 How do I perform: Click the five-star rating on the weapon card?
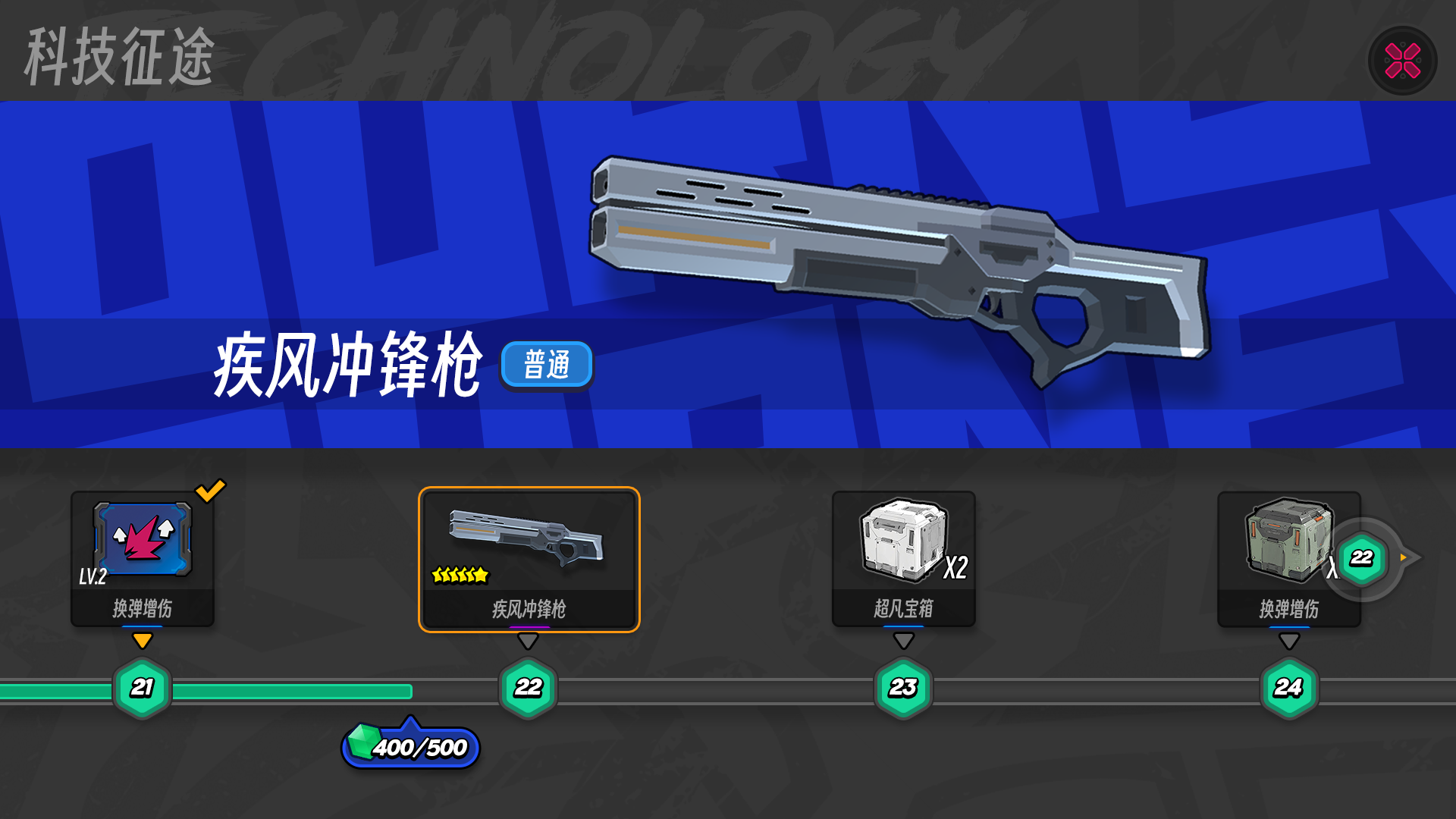pyautogui.click(x=459, y=574)
